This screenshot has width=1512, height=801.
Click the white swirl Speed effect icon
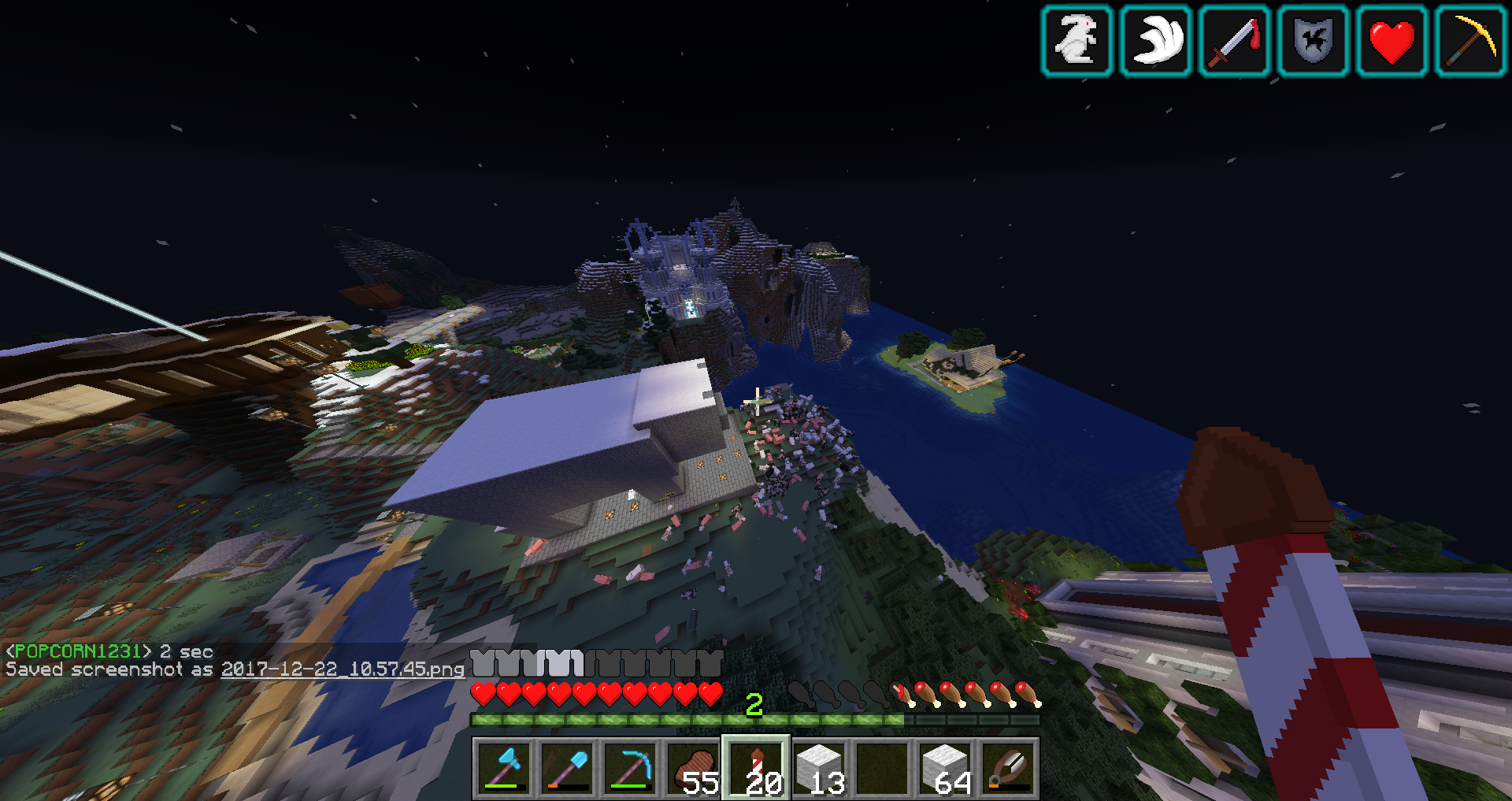(x=1155, y=41)
